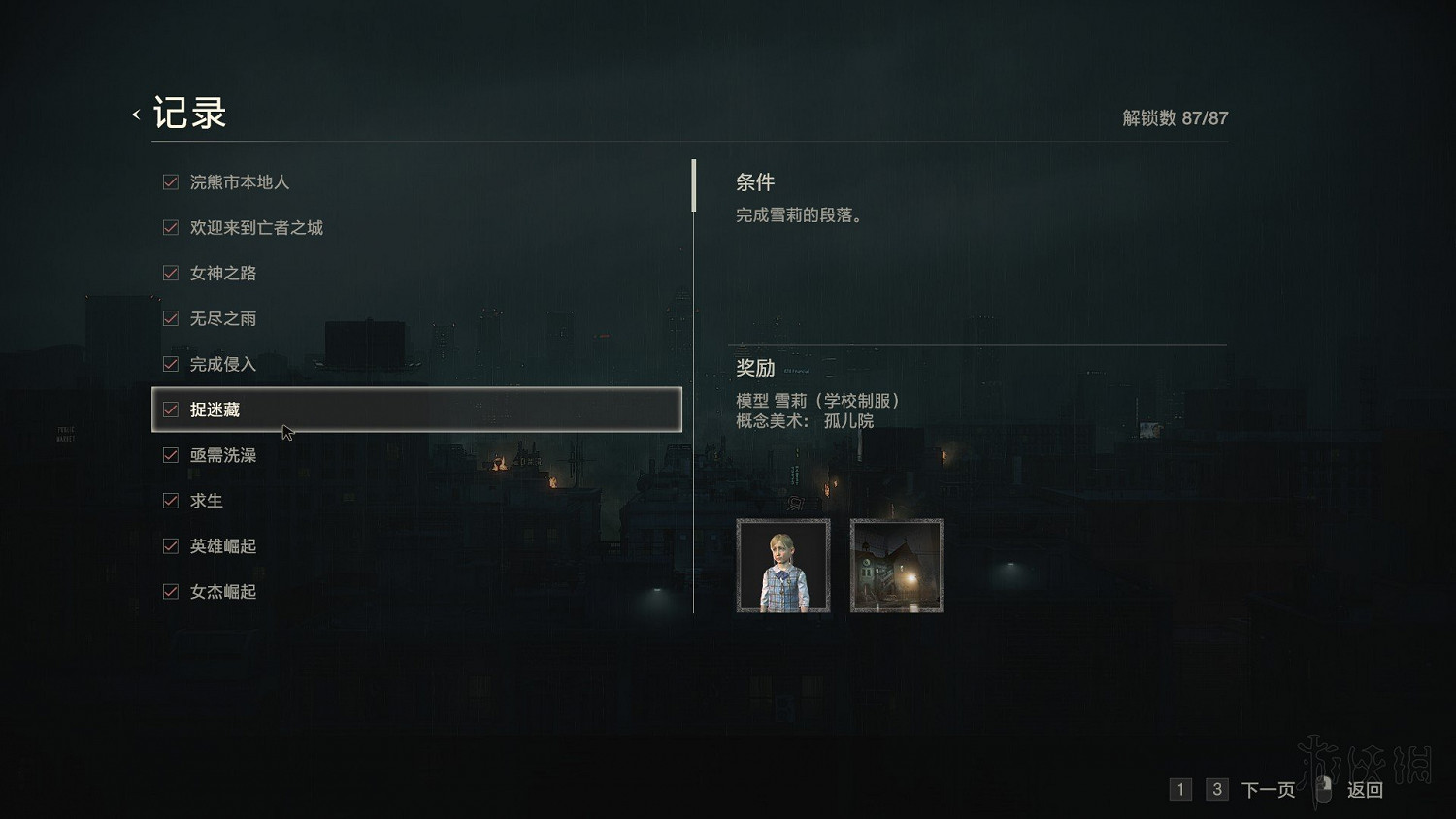Click 下一页 to go to next page
Screen dimensions: 1456x819
pos(1268,789)
